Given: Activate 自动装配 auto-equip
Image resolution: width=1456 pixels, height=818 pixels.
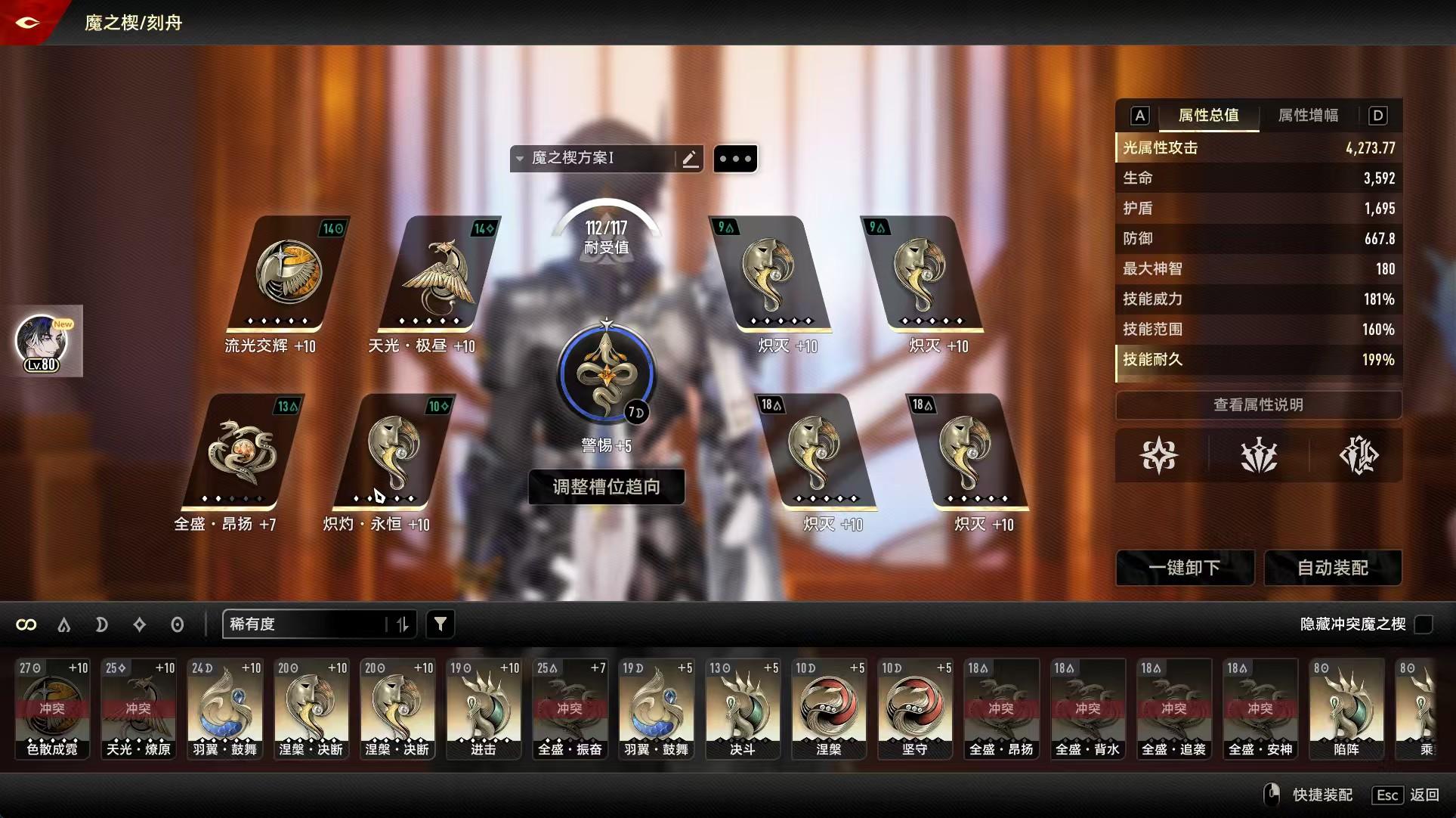Looking at the screenshot, I should pos(1332,568).
